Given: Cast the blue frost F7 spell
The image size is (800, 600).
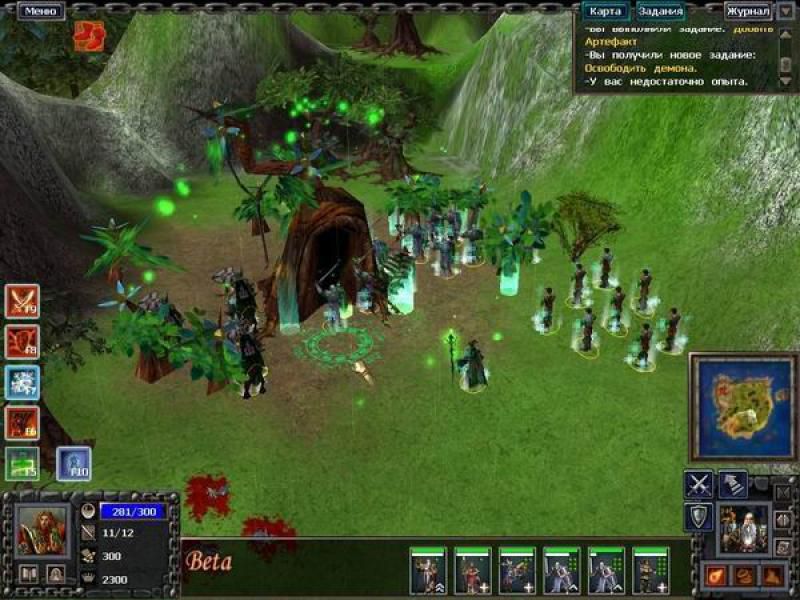Looking at the screenshot, I should 22,383.
